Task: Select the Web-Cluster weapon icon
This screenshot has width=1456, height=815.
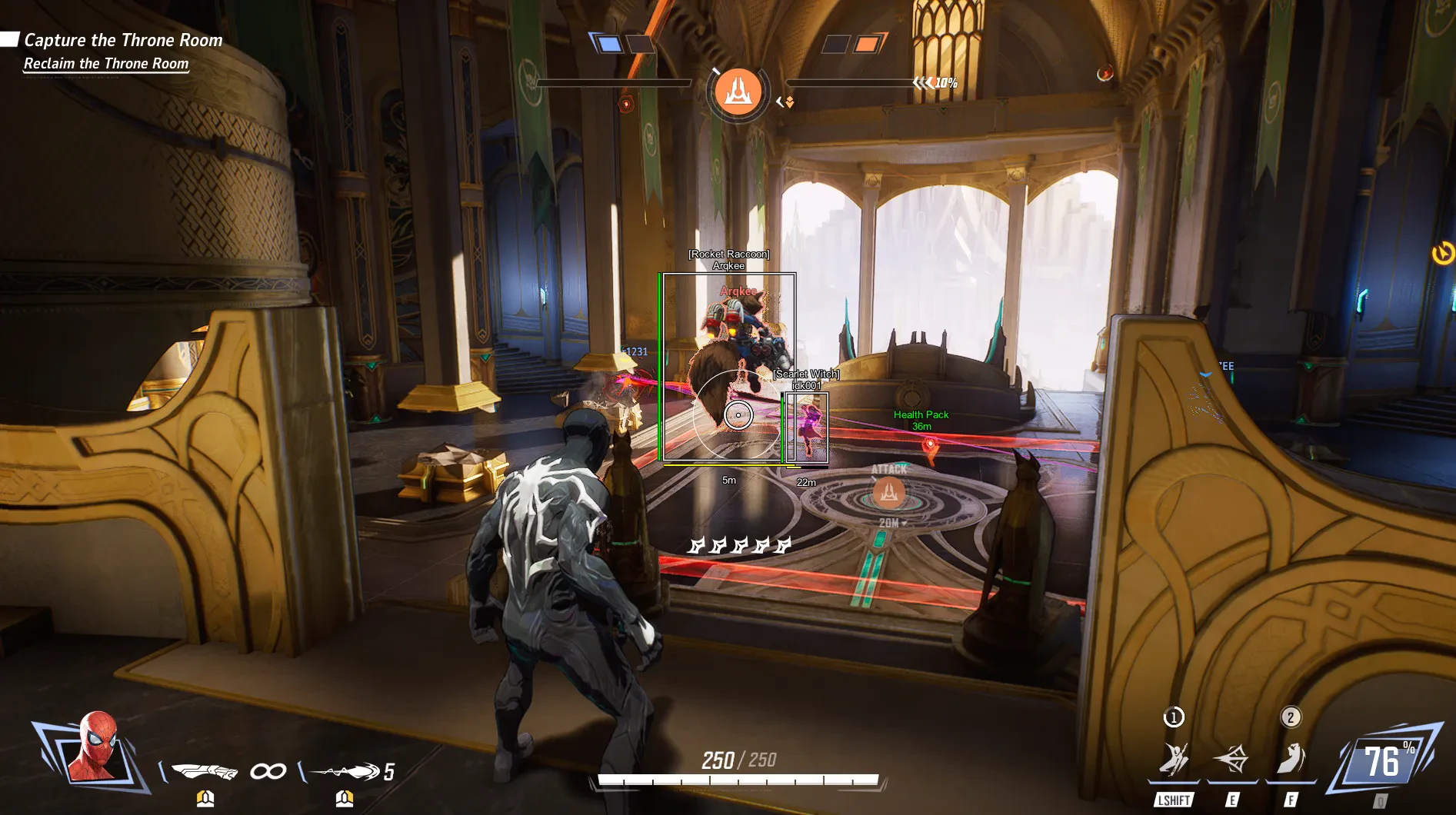Action: click(205, 770)
